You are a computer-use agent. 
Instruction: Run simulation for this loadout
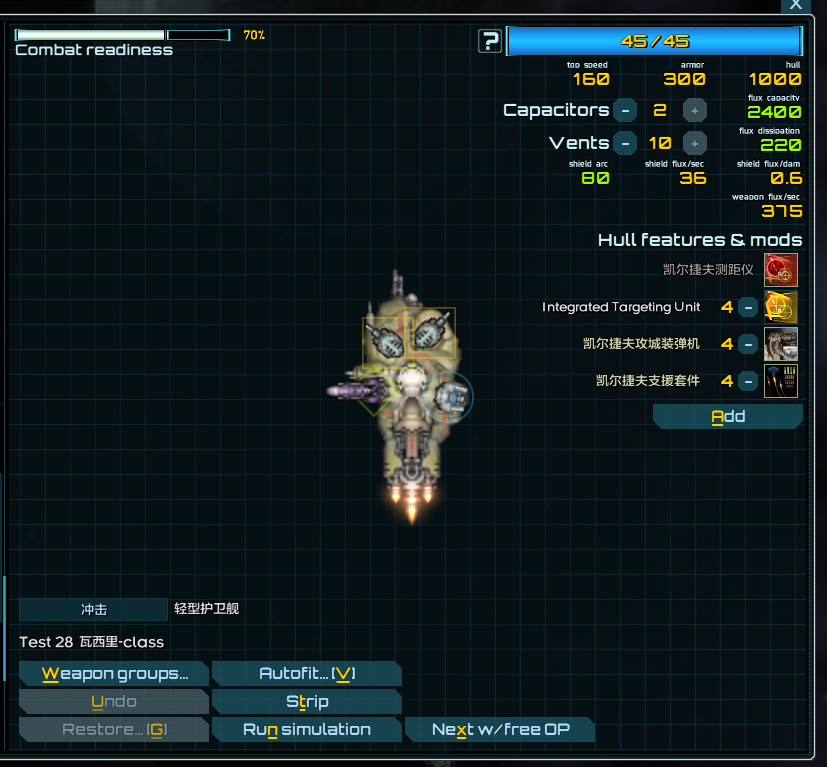click(x=306, y=730)
